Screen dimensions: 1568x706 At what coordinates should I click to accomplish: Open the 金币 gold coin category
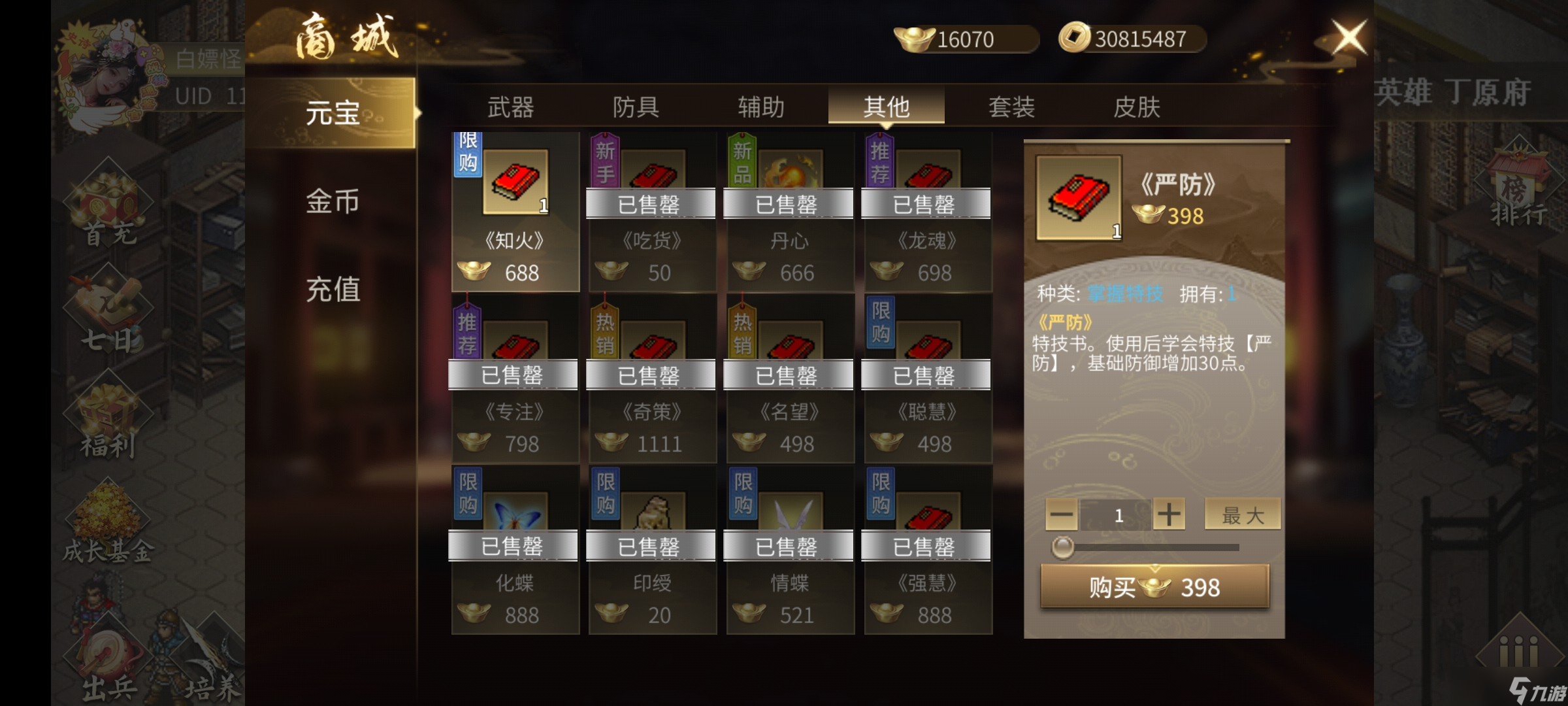[x=333, y=201]
